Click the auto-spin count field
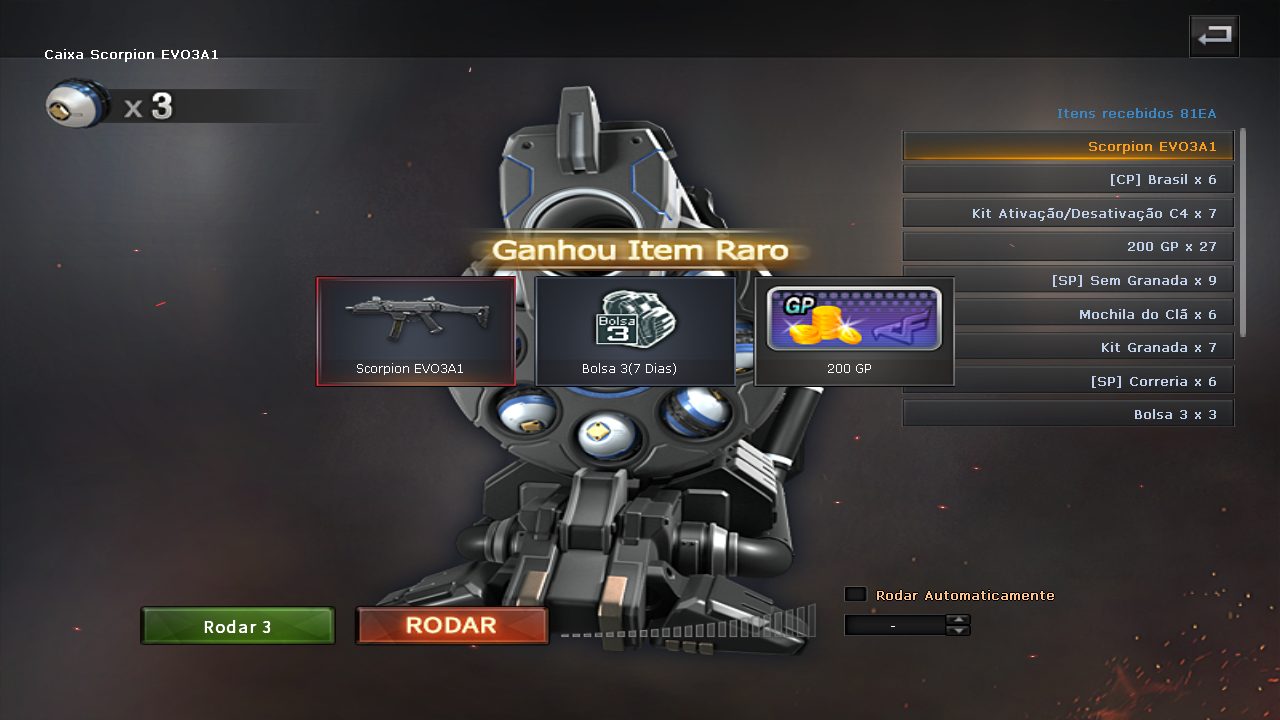 click(894, 625)
